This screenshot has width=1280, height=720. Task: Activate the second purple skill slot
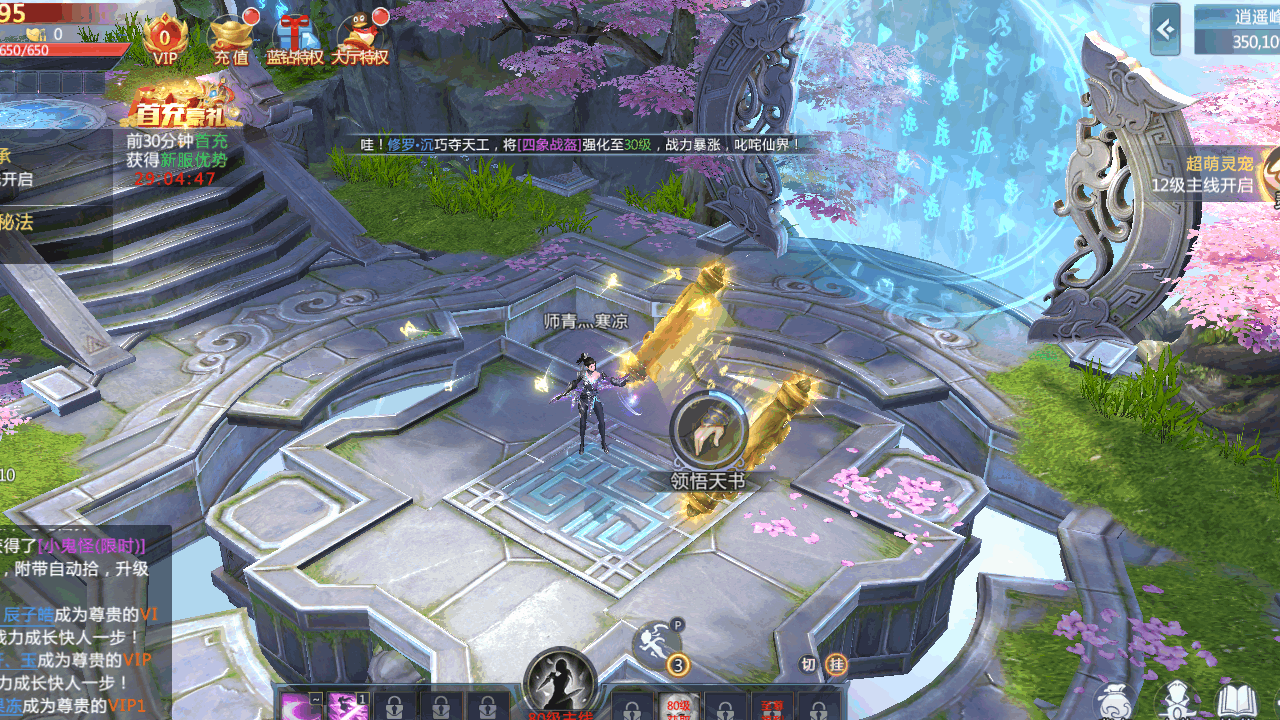pyautogui.click(x=348, y=706)
